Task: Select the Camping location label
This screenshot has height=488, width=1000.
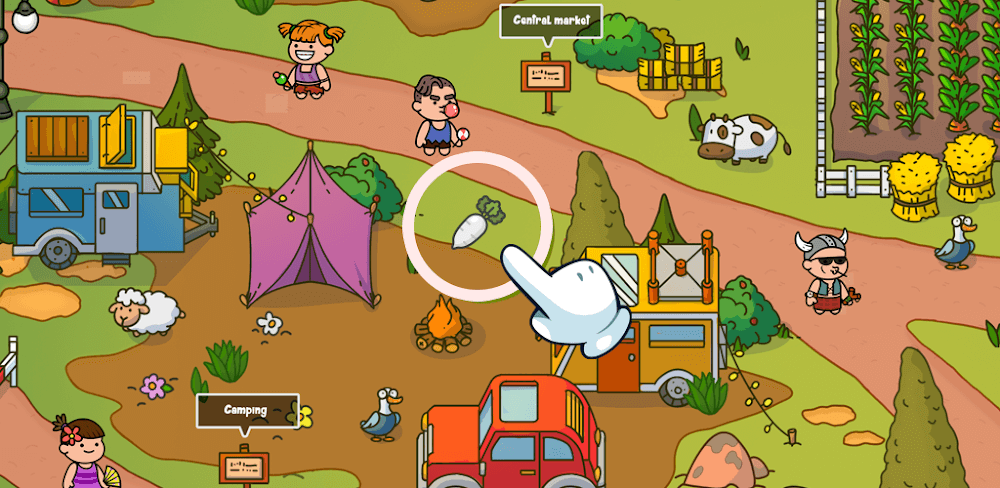Action: (246, 410)
